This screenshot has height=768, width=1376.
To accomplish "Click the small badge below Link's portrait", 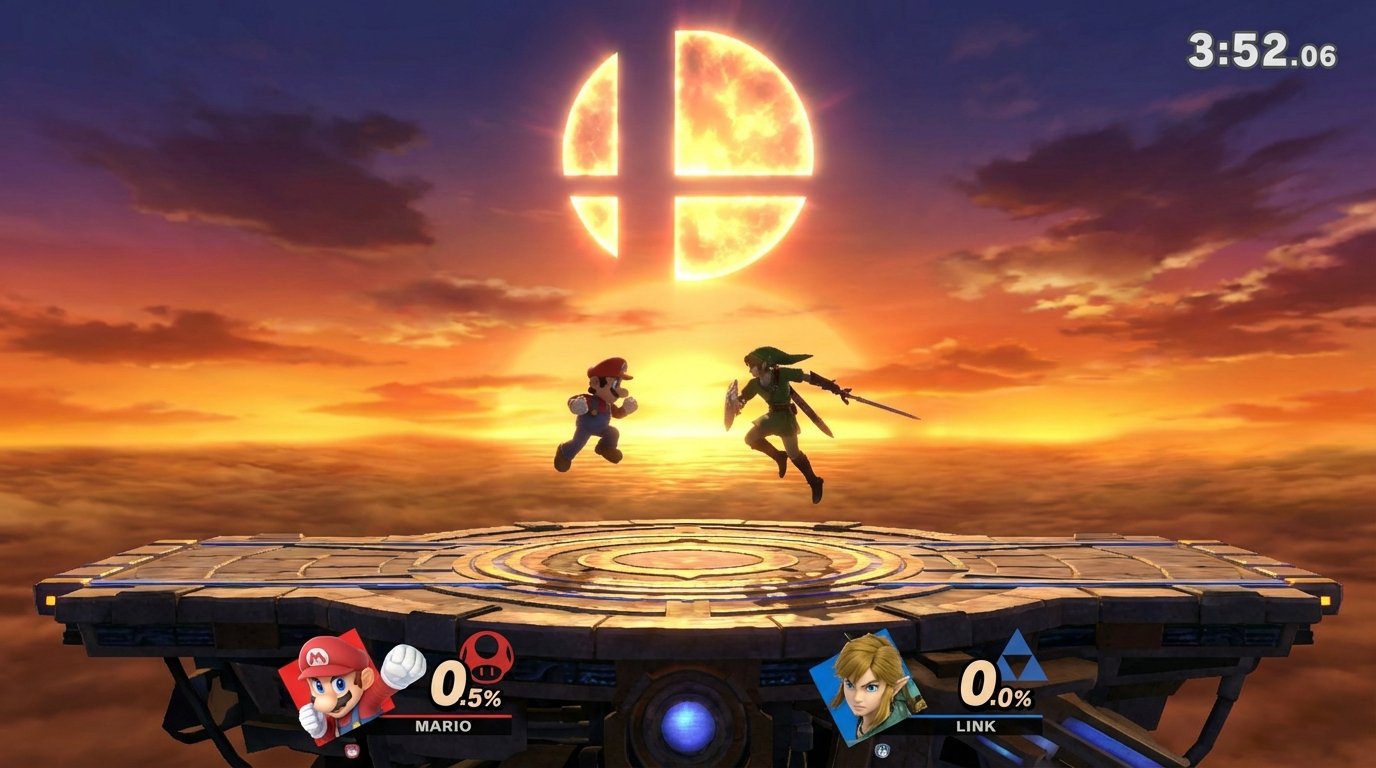I will click(883, 749).
